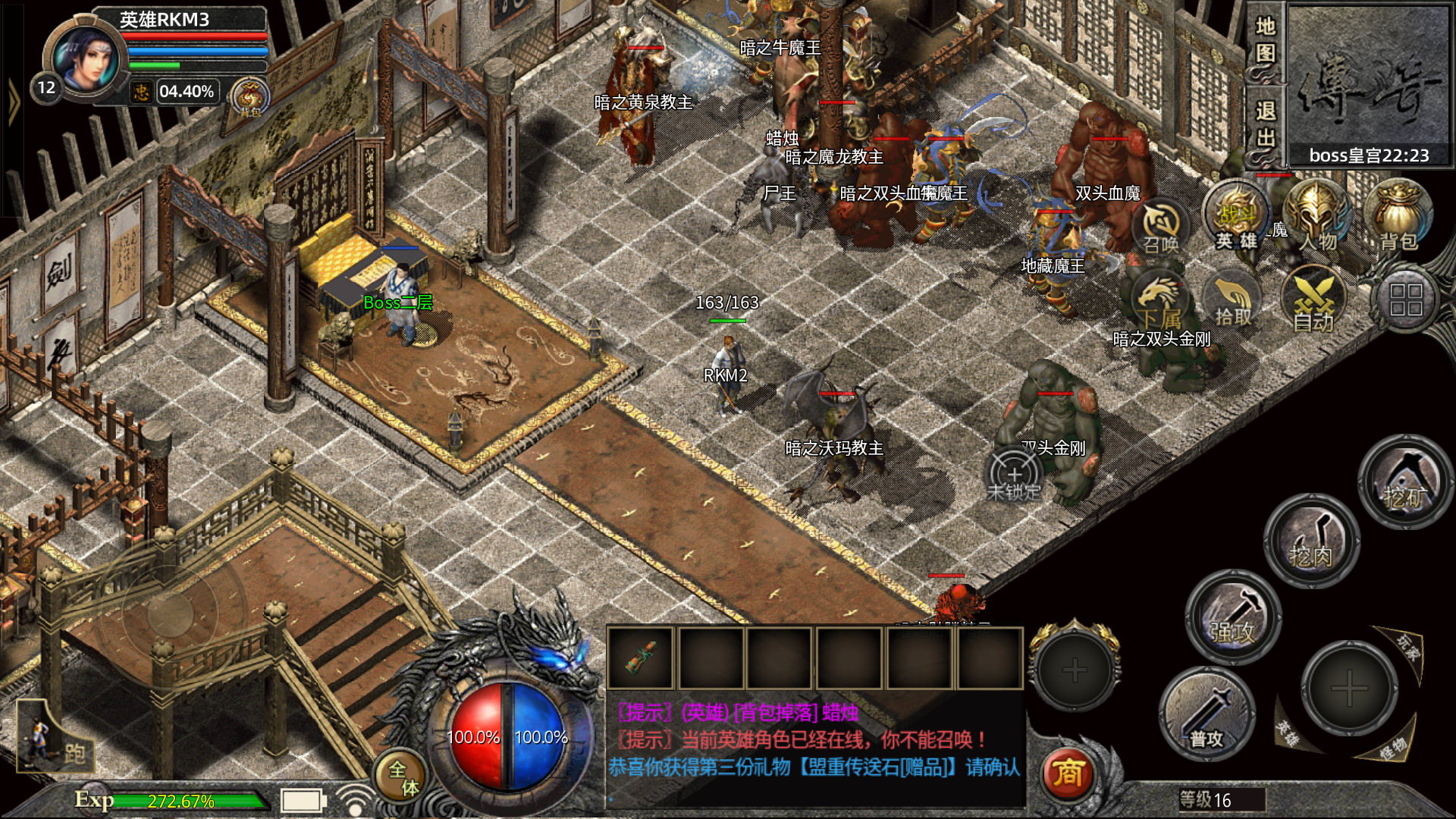Open the 地图 map button

1265,40
